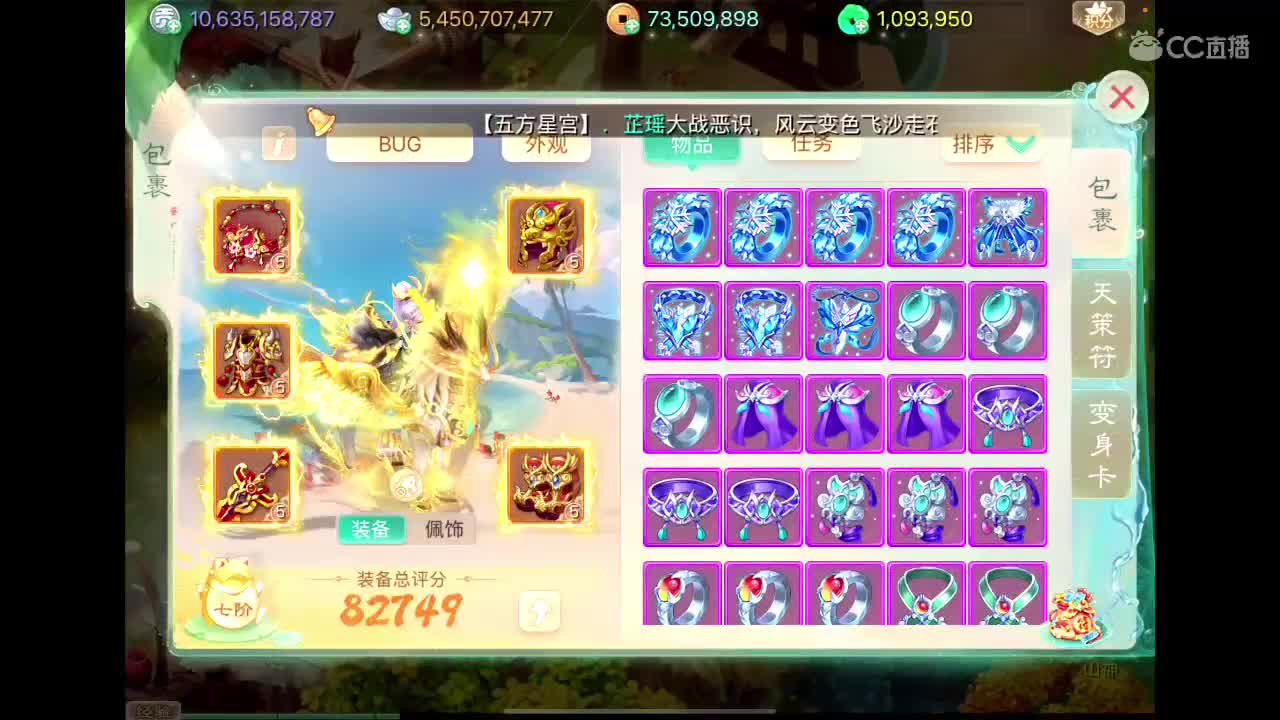Click the 贡 currency icon at top left
Image resolution: width=1280 pixels, height=720 pixels.
click(163, 18)
